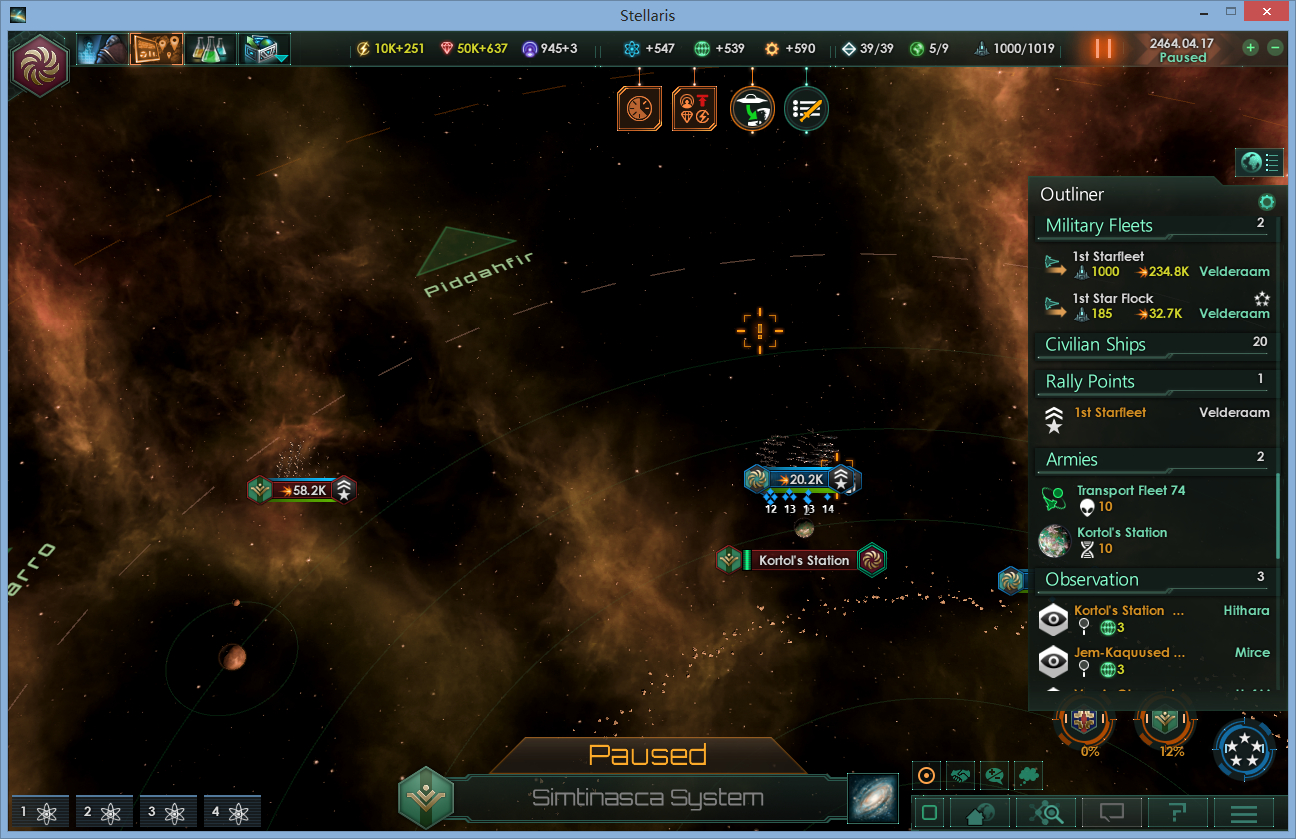Viewport: 1296px width, 839px height.
Task: Open the help question mark button
Action: click(x=1177, y=813)
